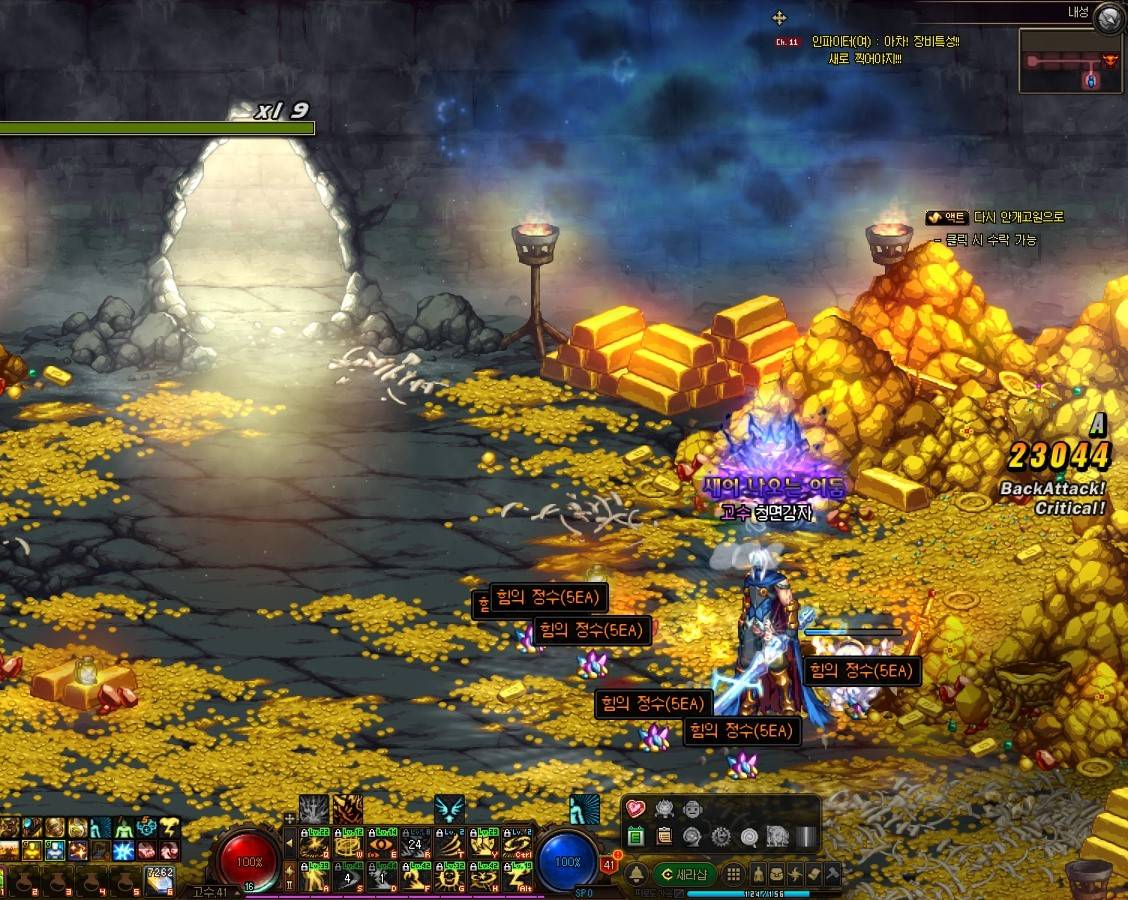Open the green calendar icon
This screenshot has width=1128, height=900.
pos(635,836)
